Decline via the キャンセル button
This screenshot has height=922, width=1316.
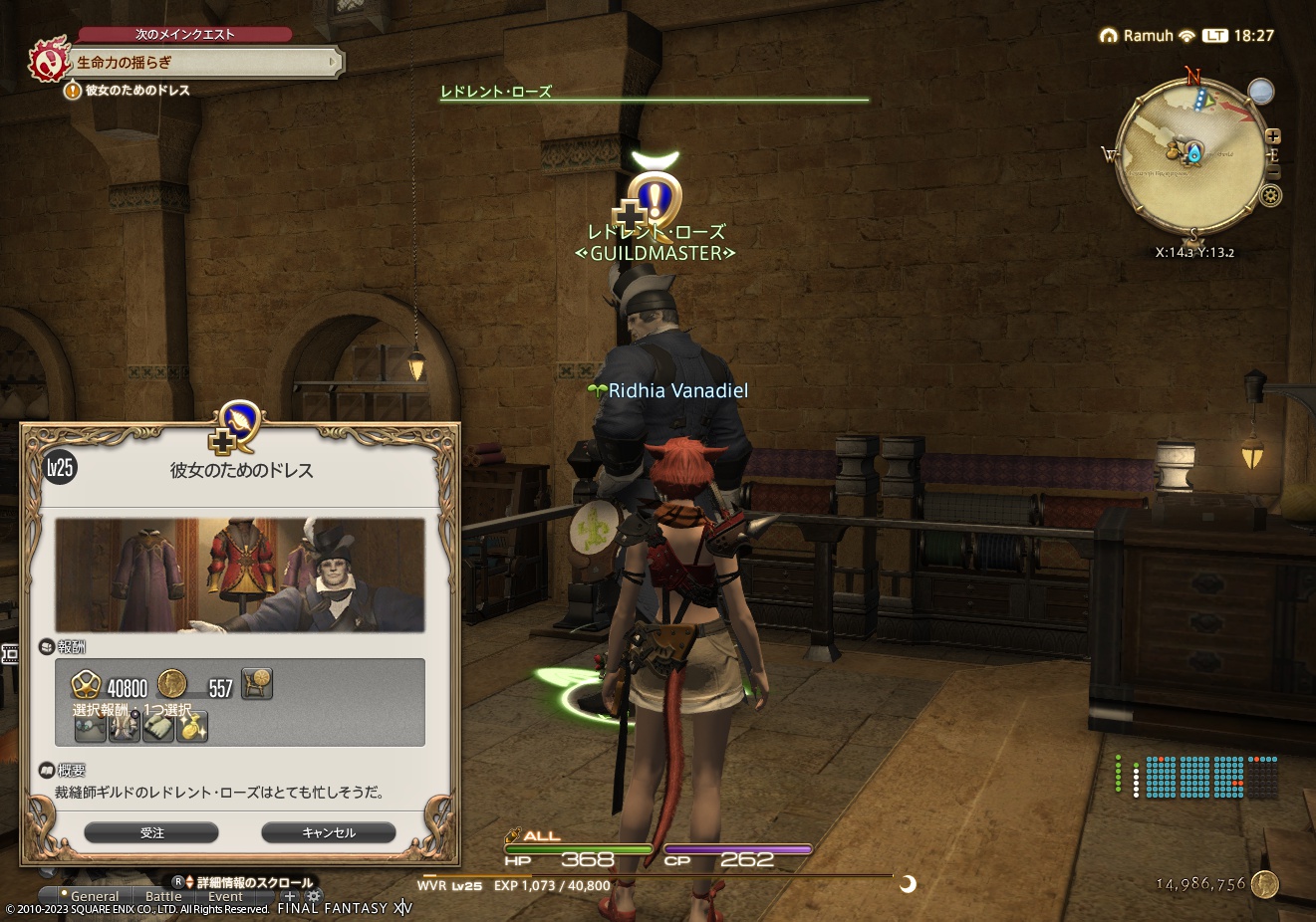pos(328,832)
